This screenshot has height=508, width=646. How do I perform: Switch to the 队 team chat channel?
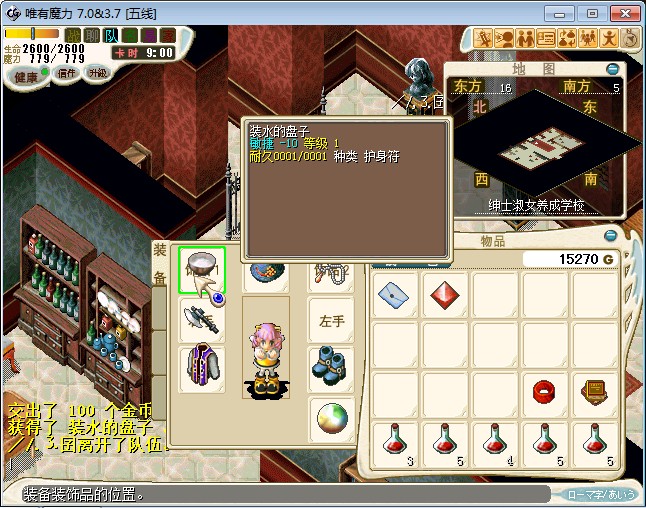pyautogui.click(x=111, y=36)
